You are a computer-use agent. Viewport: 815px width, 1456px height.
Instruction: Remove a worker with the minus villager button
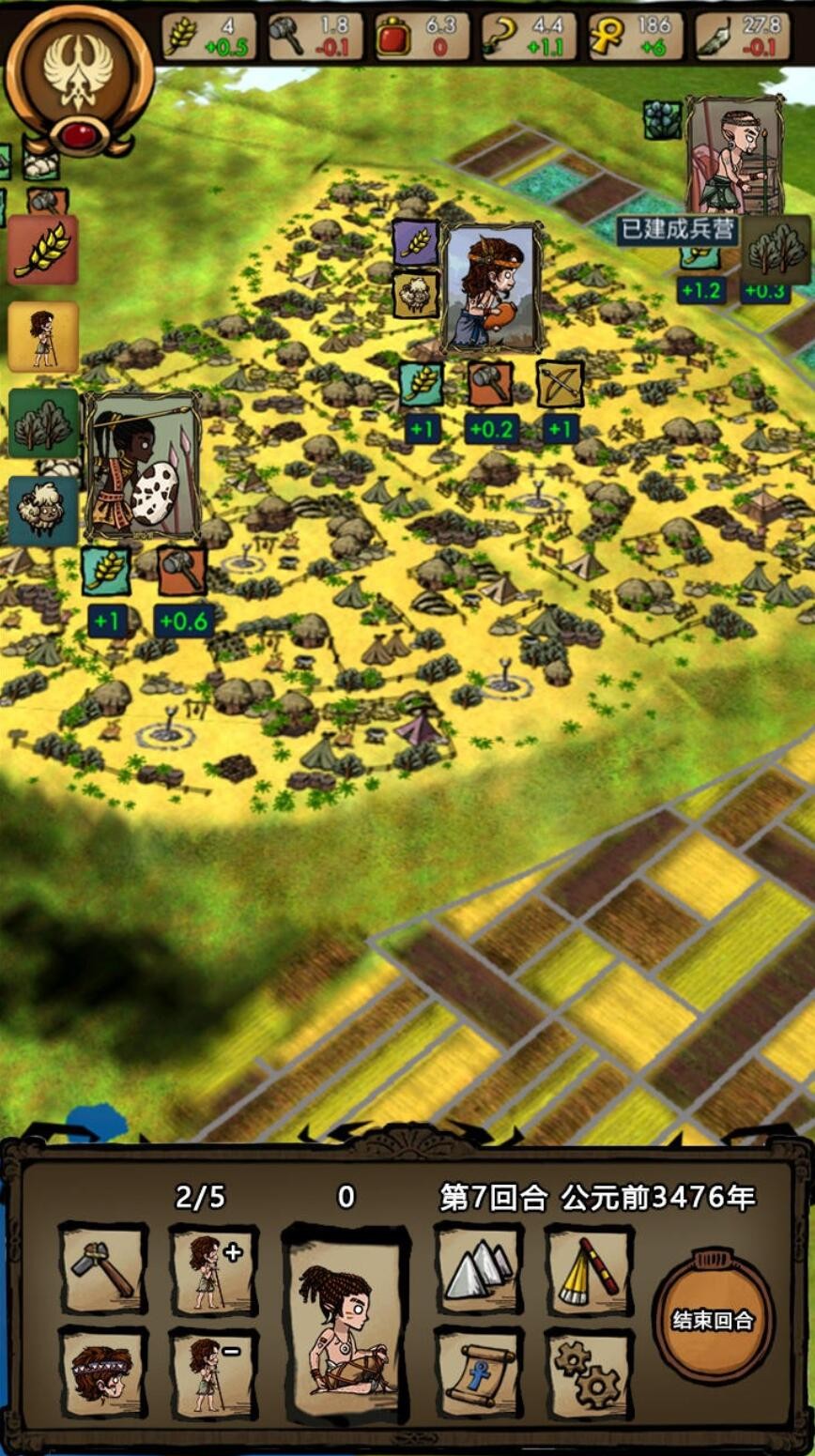click(214, 1372)
